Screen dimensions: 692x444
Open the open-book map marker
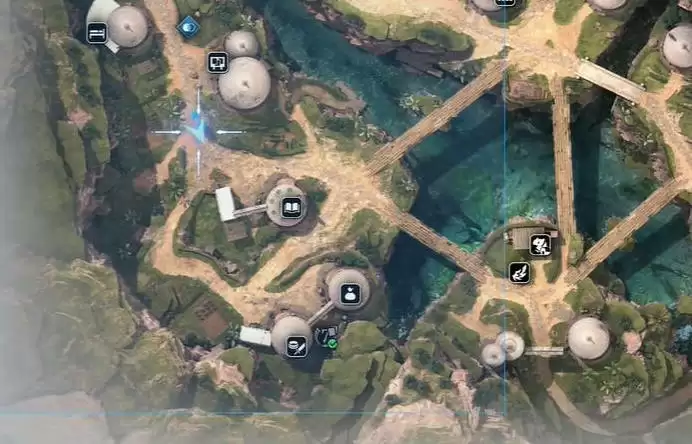[x=292, y=208]
